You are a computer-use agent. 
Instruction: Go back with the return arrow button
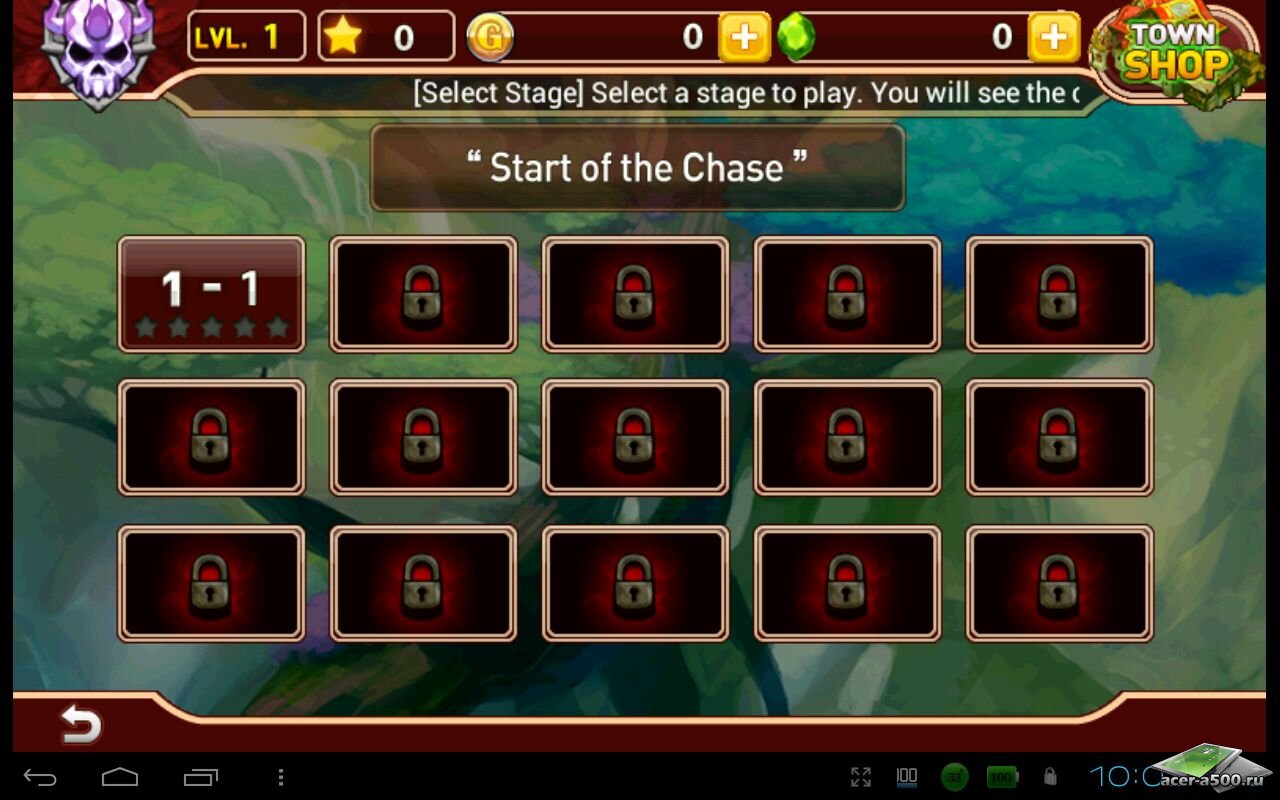[x=80, y=723]
